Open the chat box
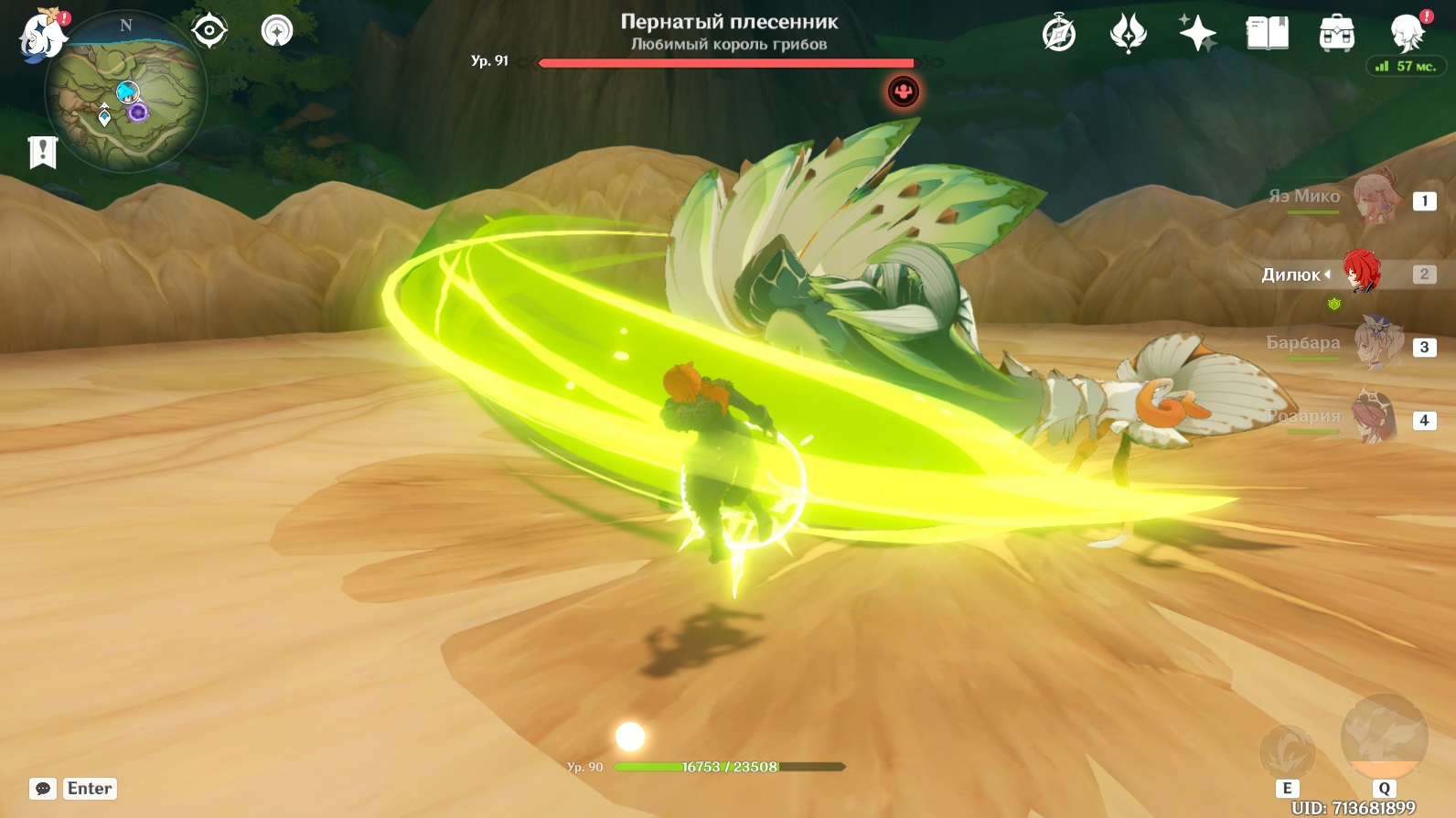 pyautogui.click(x=43, y=789)
